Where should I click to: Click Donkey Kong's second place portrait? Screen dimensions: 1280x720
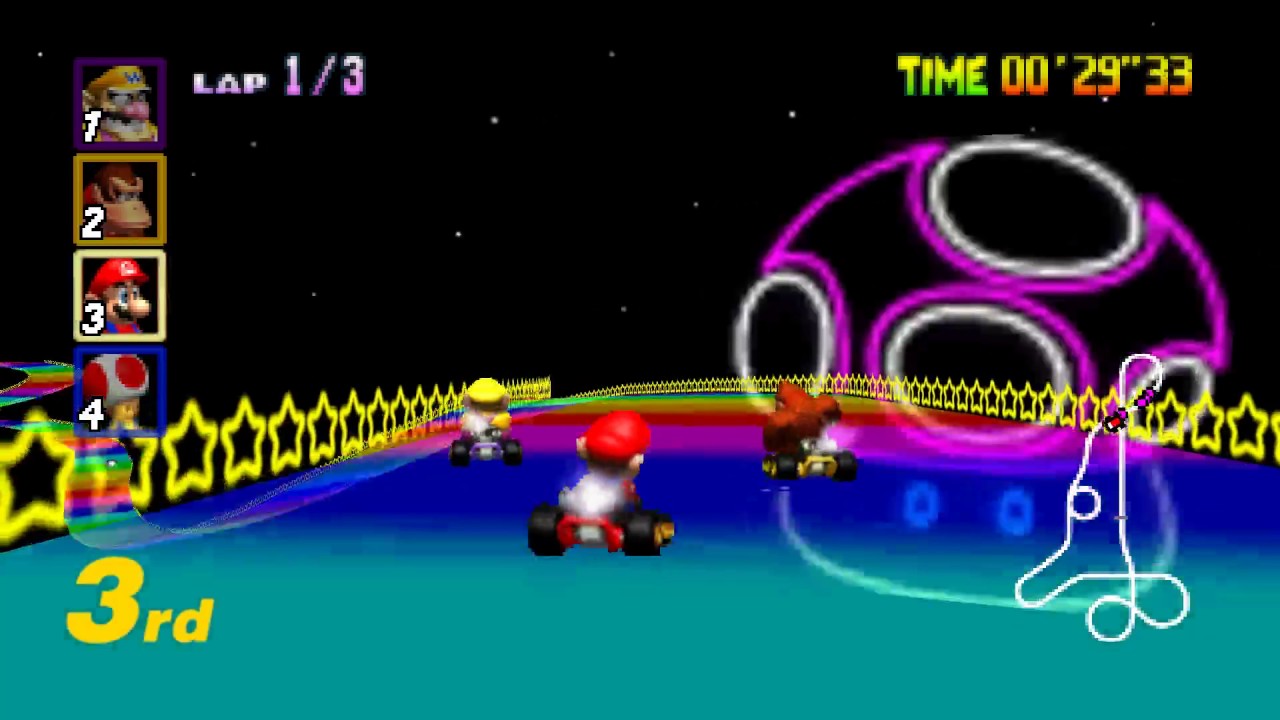coord(119,200)
